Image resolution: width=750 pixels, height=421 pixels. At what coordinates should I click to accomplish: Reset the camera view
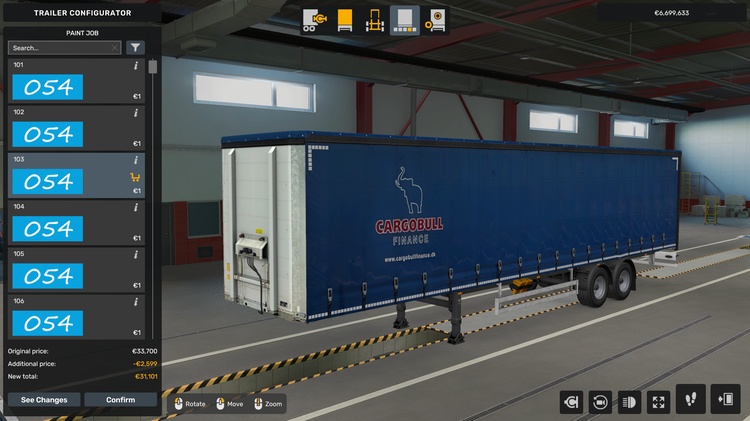[x=600, y=401]
